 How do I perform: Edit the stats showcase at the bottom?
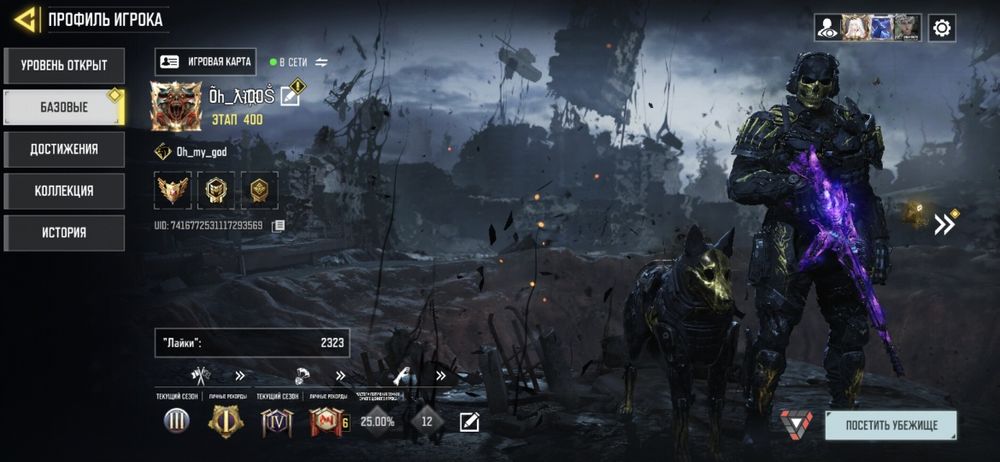pos(469,422)
